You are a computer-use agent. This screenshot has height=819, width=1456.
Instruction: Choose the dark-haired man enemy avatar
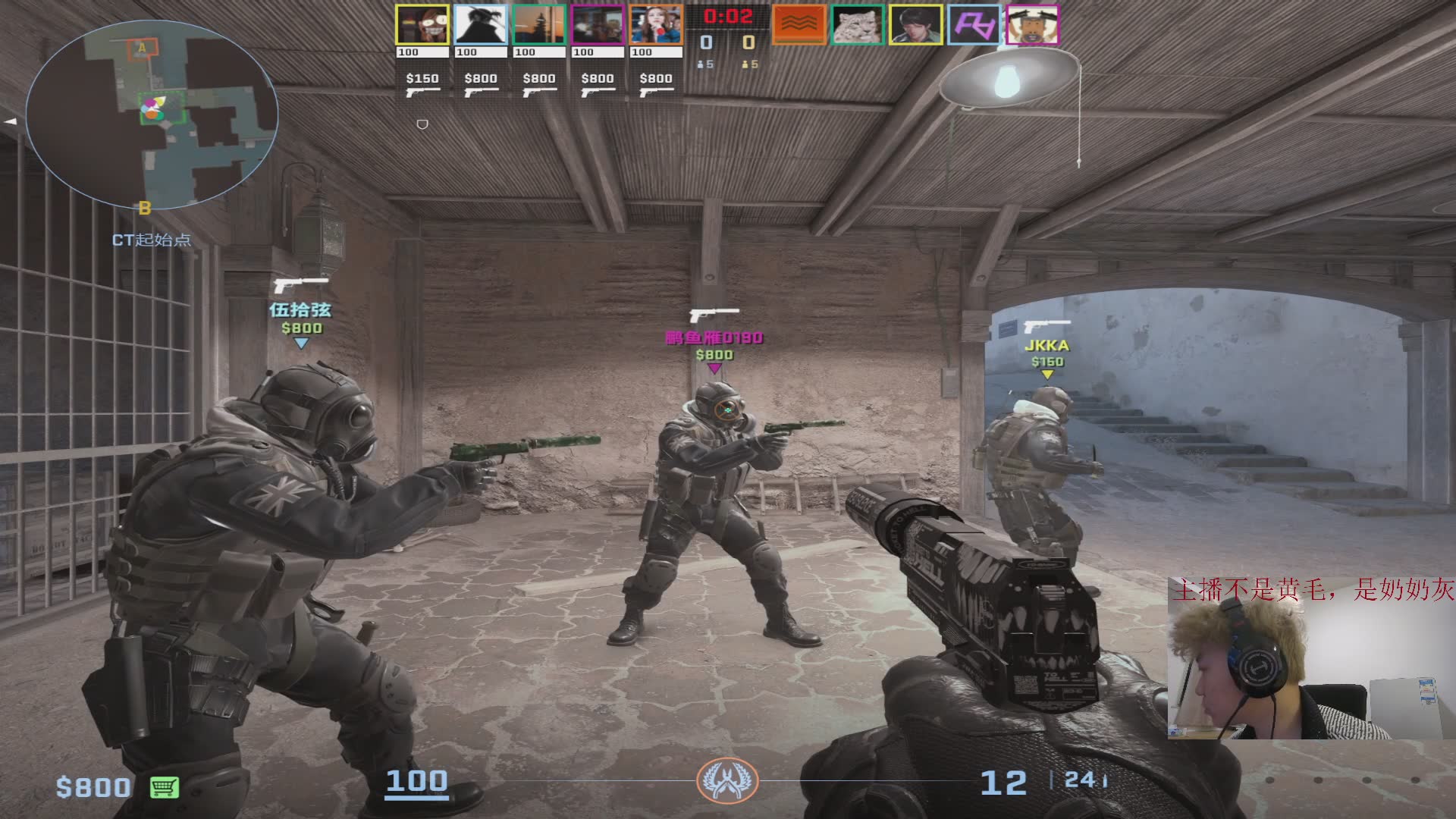click(x=916, y=24)
